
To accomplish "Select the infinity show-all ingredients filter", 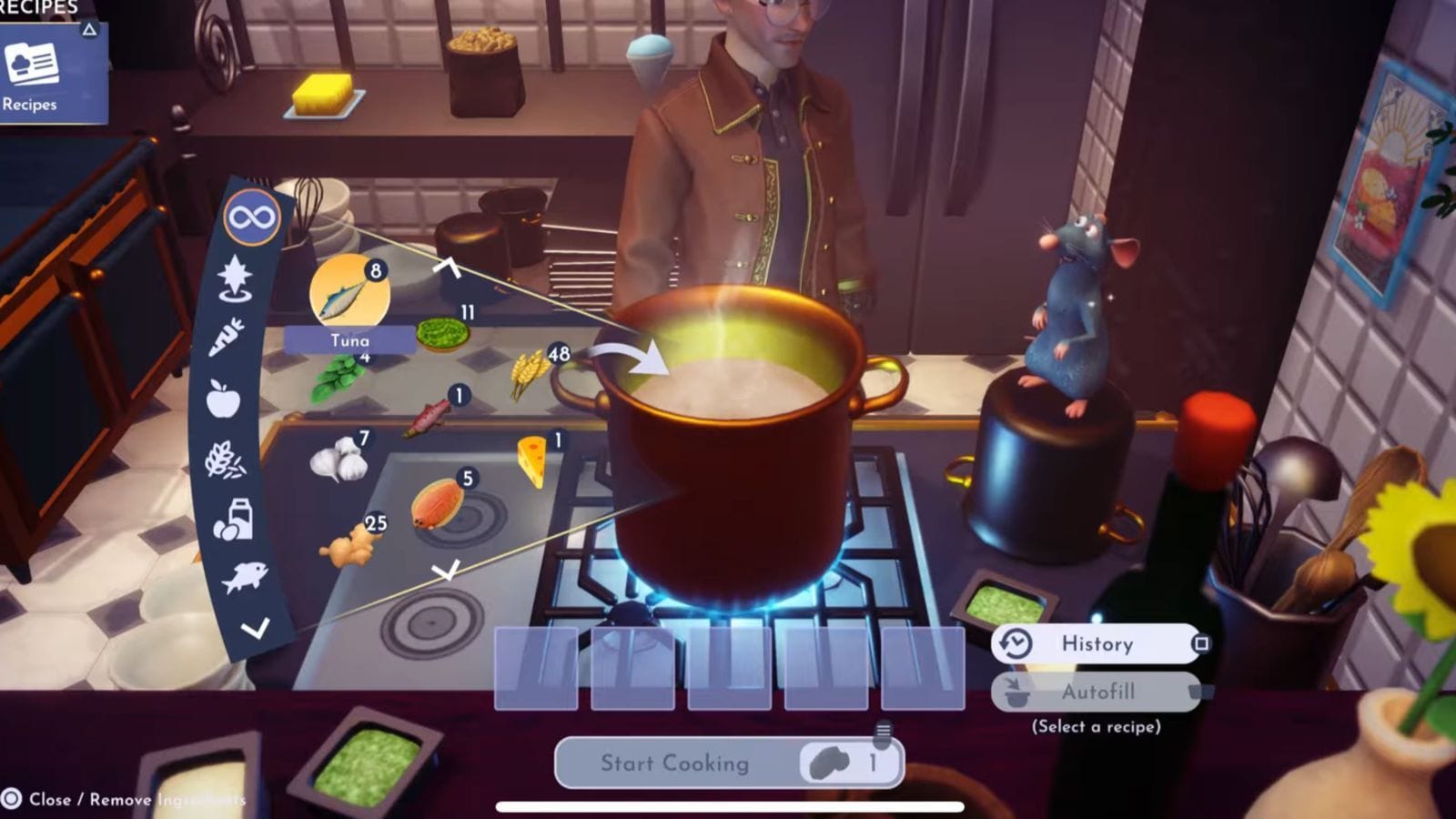I will (252, 217).
